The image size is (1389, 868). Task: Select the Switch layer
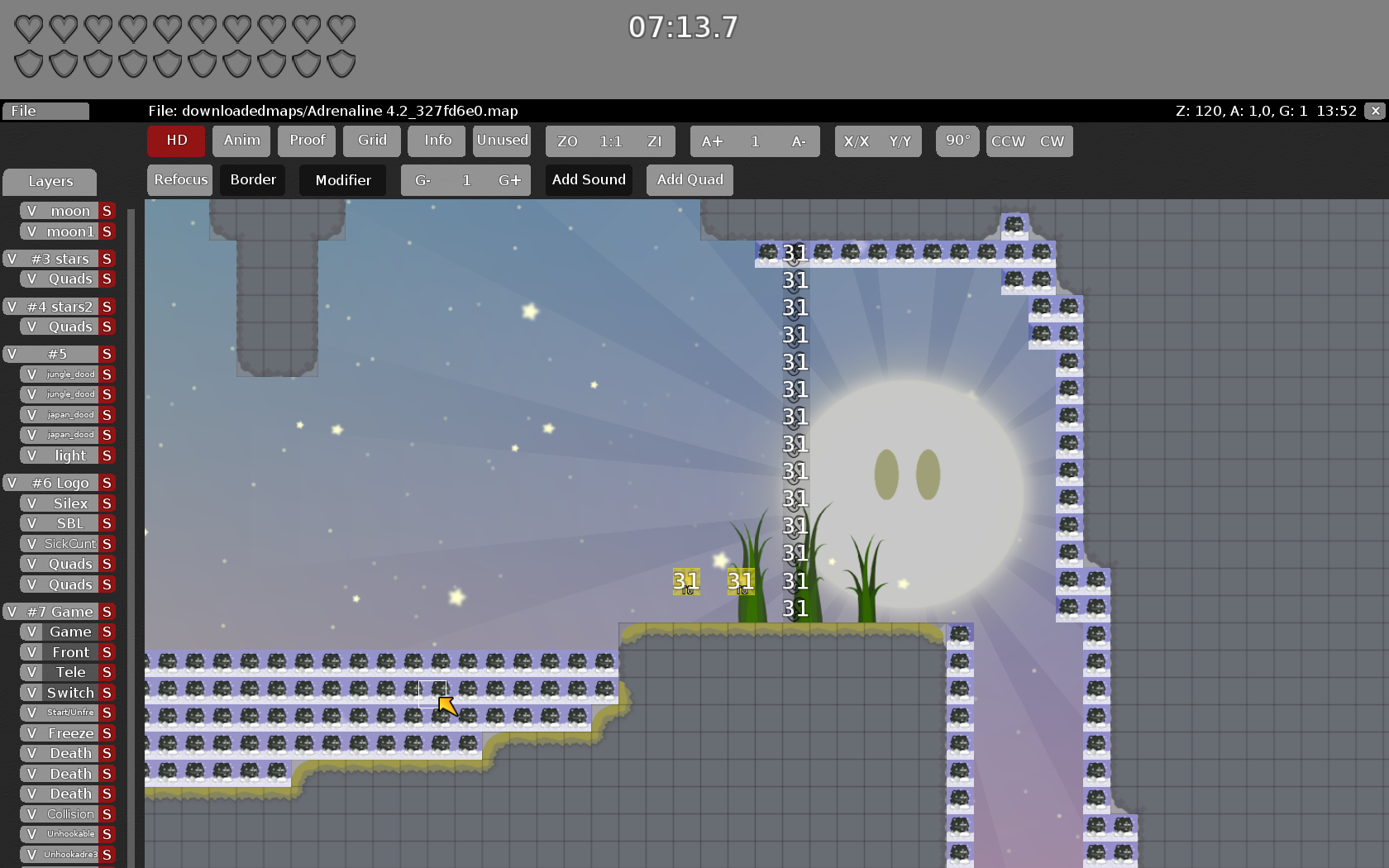(70, 693)
